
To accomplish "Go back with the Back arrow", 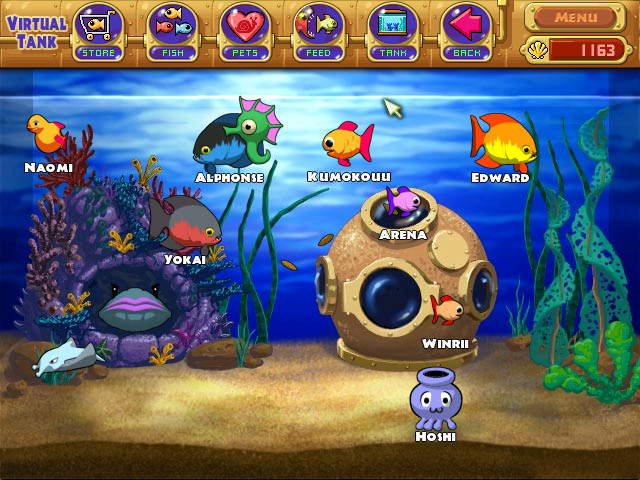I will 466,31.
